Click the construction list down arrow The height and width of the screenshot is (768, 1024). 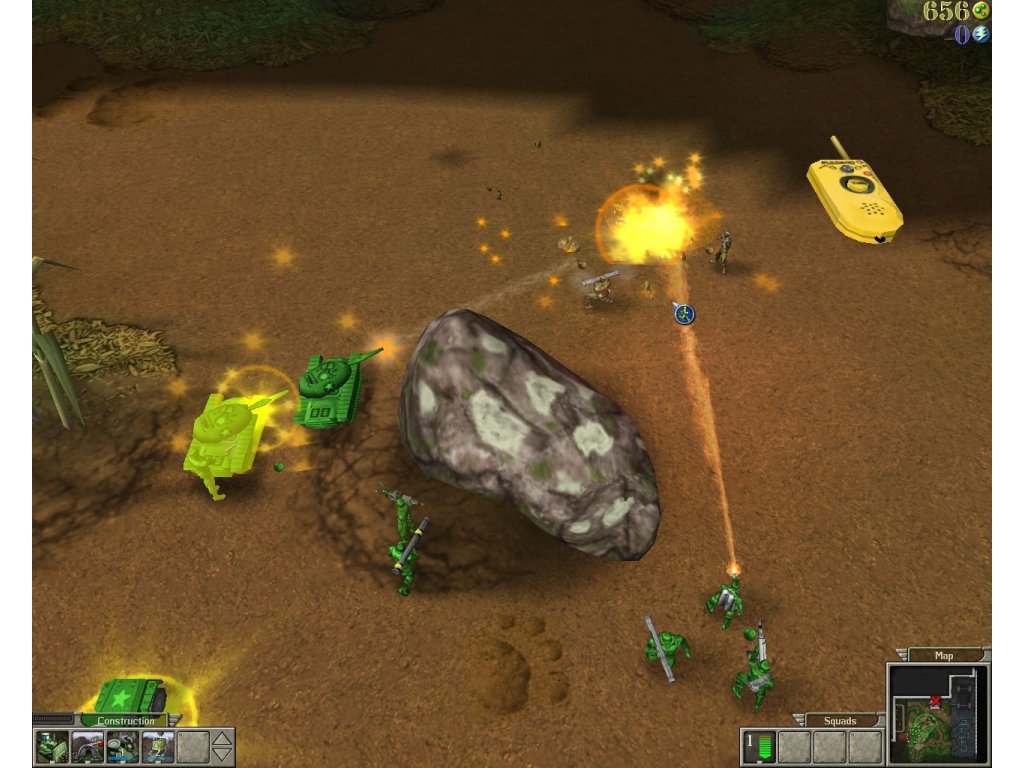[223, 755]
